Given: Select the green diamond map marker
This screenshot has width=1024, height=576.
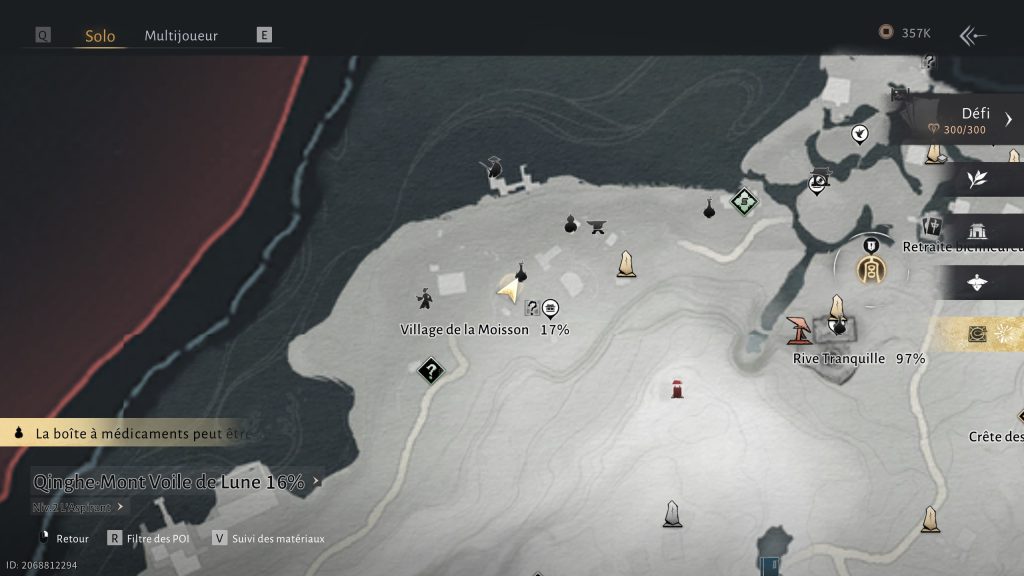Looking at the screenshot, I should click(x=743, y=202).
